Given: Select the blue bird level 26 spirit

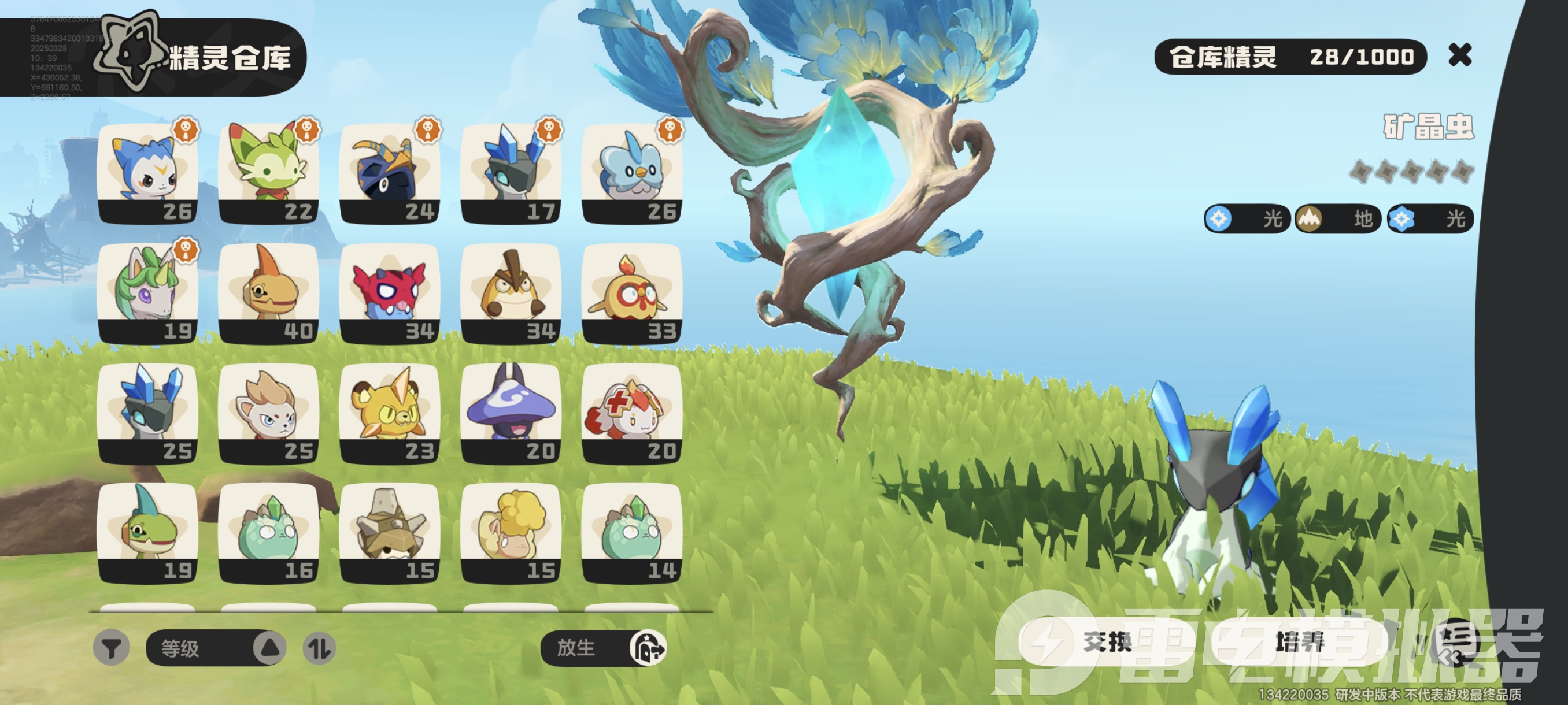Looking at the screenshot, I should tap(632, 173).
